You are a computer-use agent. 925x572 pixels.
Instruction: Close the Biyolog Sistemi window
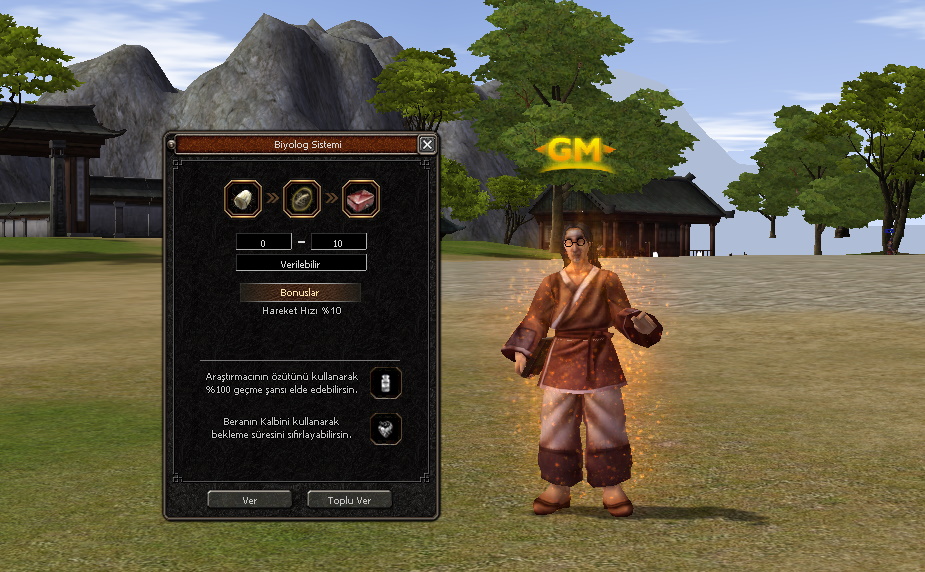(427, 144)
